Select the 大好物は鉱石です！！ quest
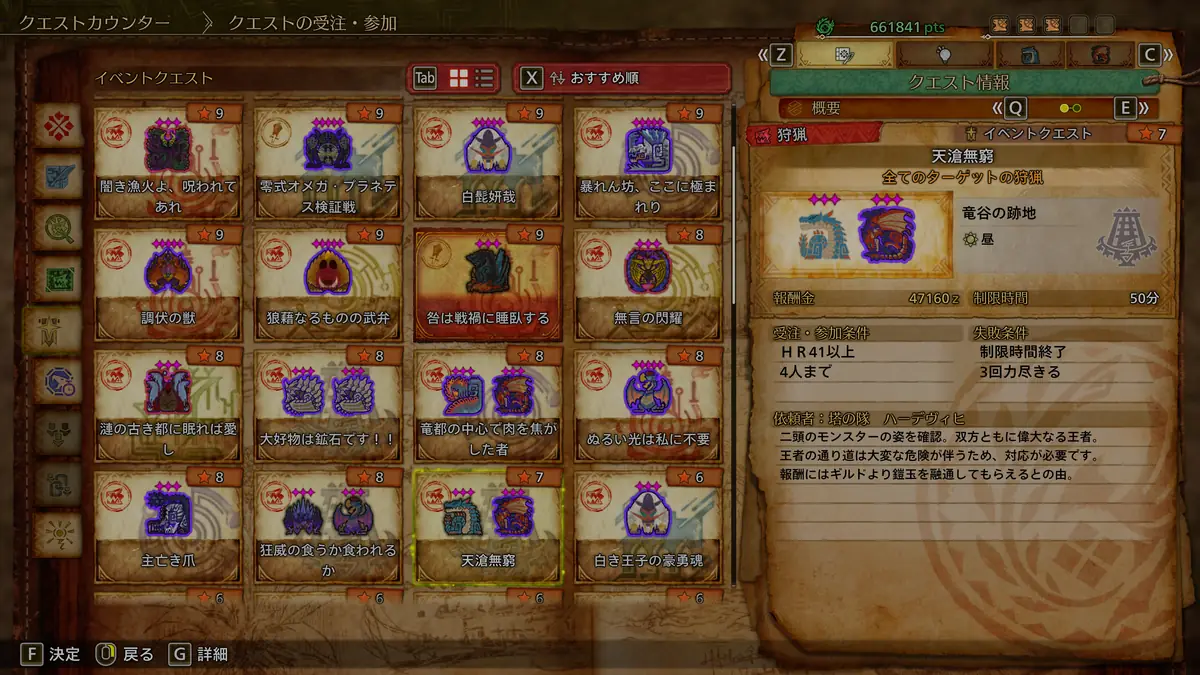 (327, 405)
